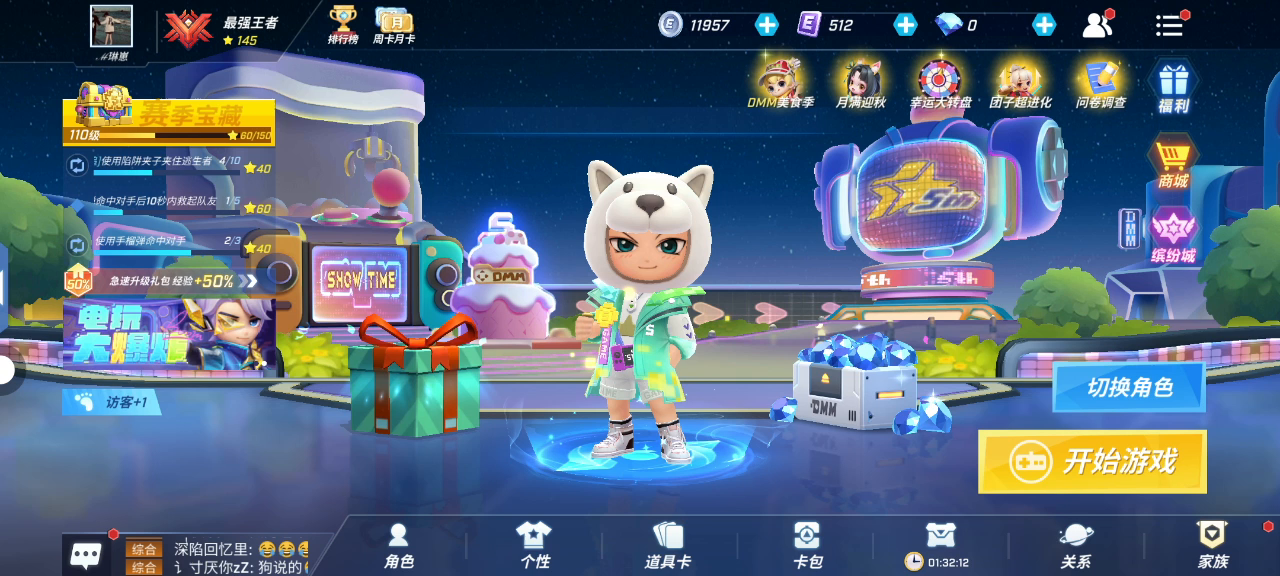Open the 缤纷城 icon
Viewport: 1280px width, 576px height.
[x=1173, y=236]
